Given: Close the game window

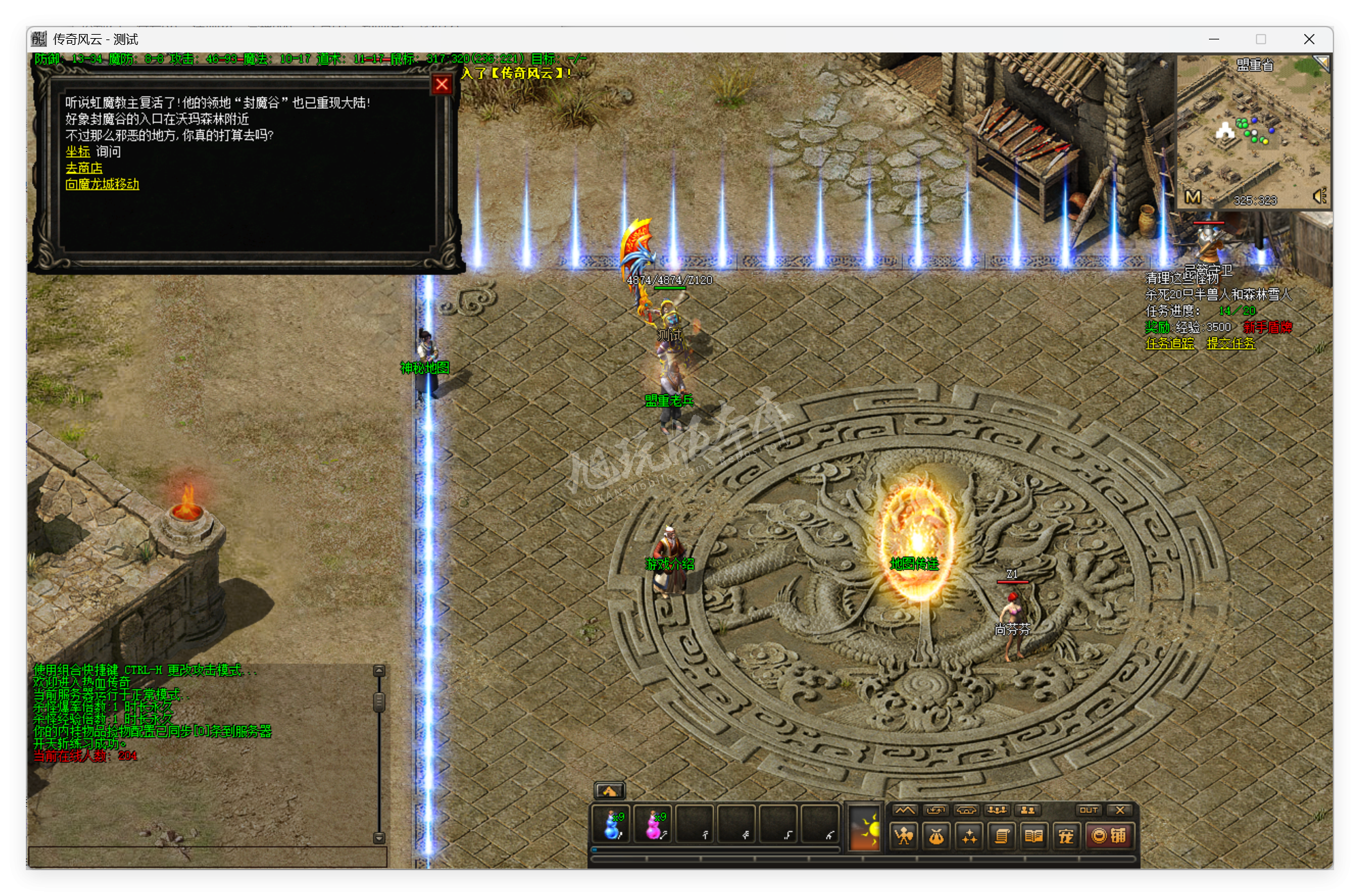Looking at the screenshot, I should point(1308,39).
